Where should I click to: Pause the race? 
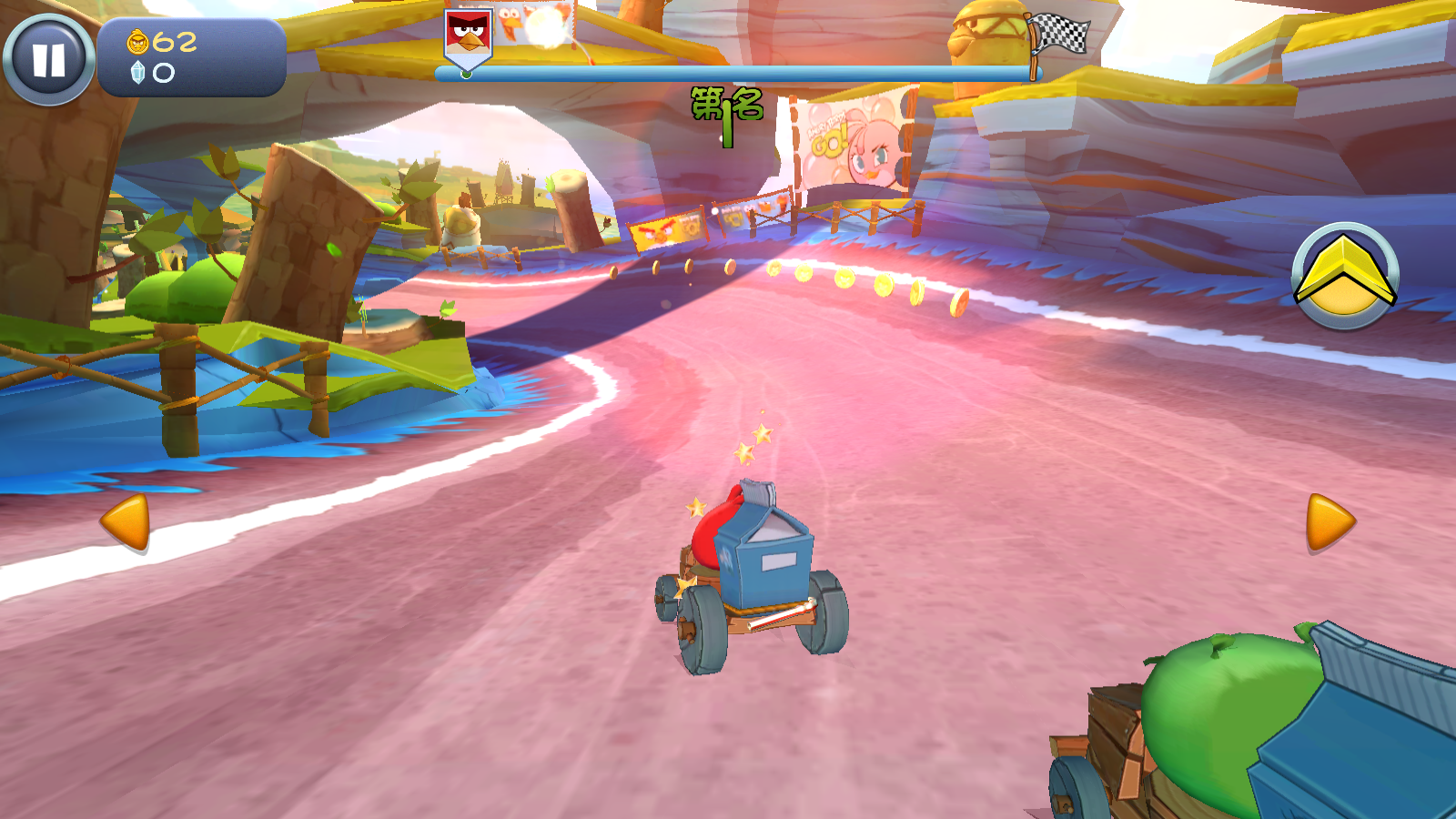point(49,59)
